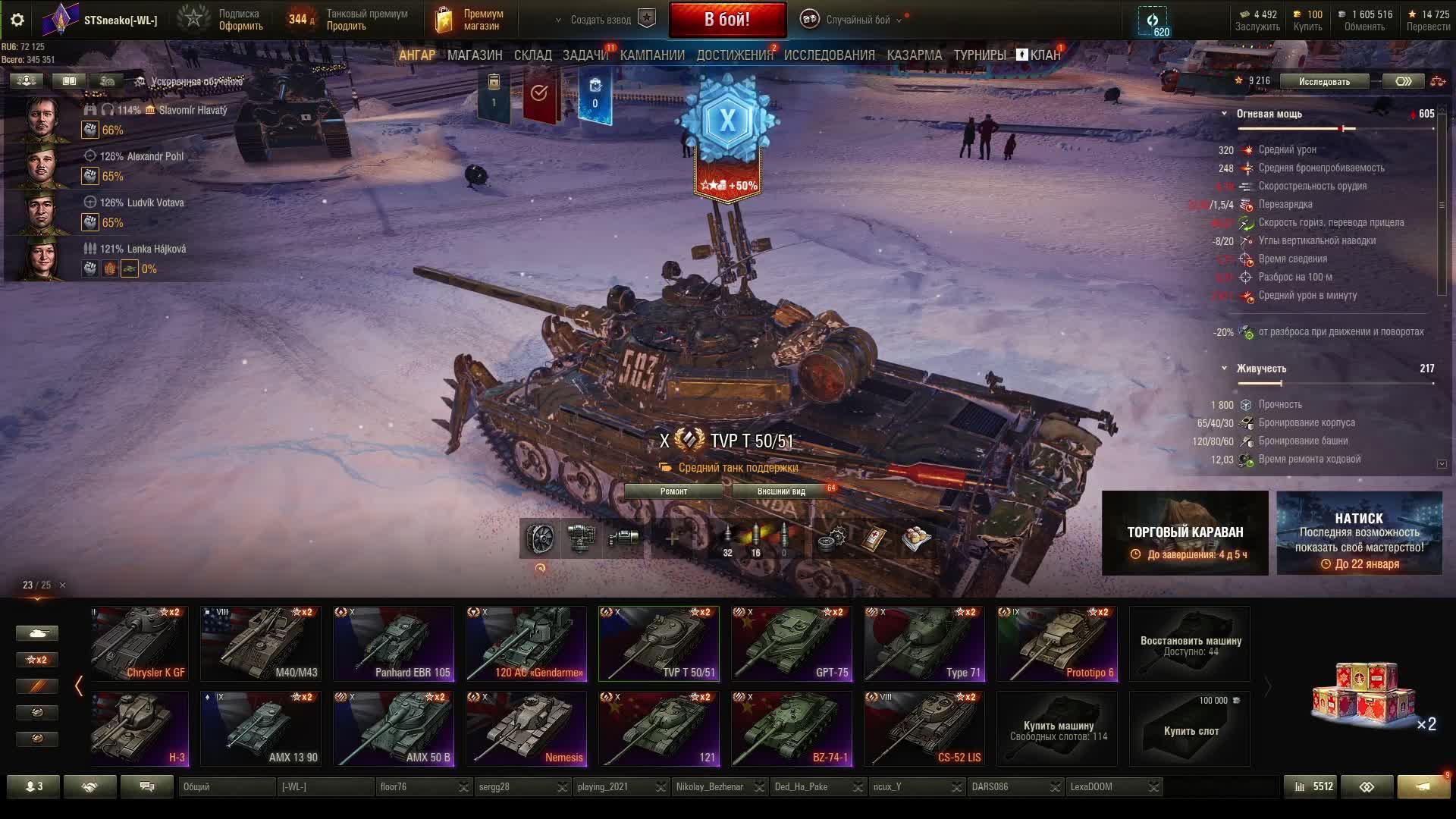Viewport: 1456px width, 819px height.
Task: Start battle with the red «В бой!» button
Action: [727, 20]
